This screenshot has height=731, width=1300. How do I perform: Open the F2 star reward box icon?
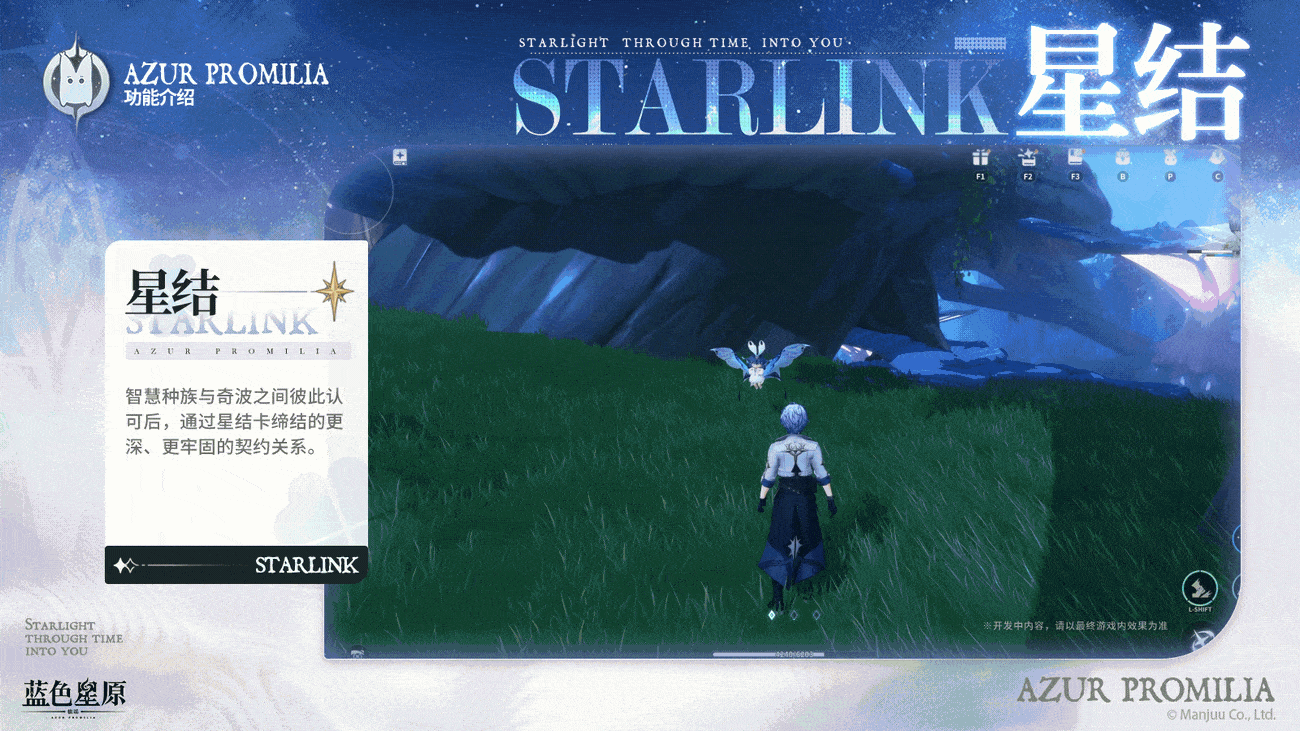pos(1028,158)
